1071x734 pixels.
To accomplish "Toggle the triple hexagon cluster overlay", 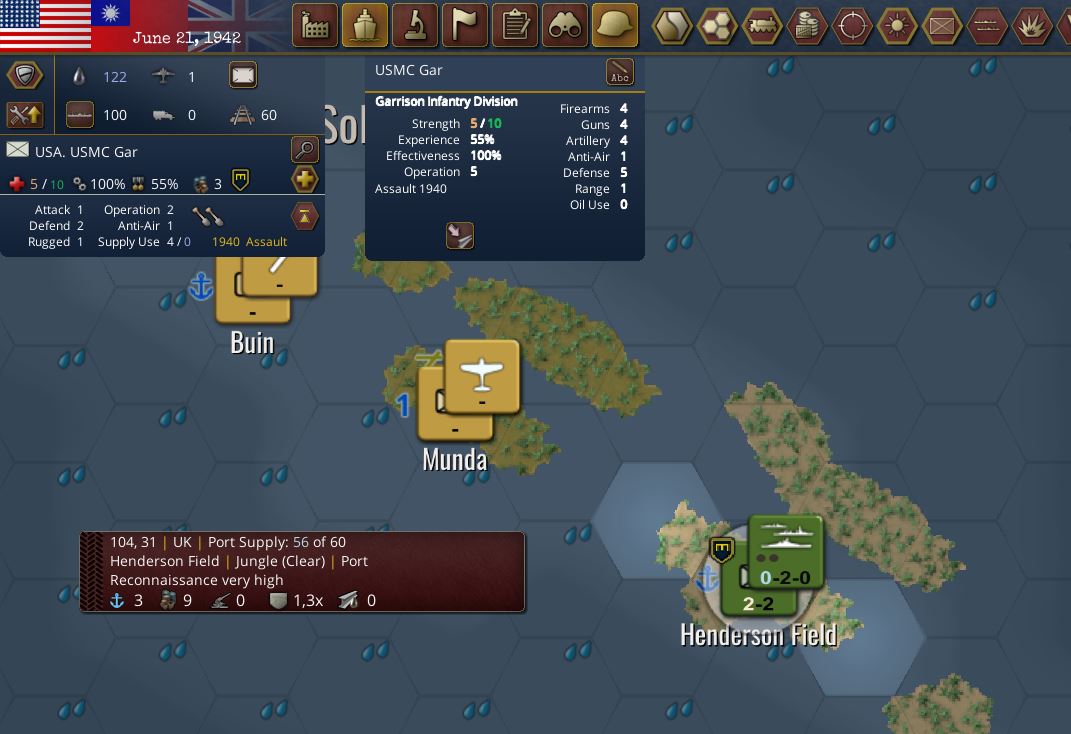I will tap(717, 26).
